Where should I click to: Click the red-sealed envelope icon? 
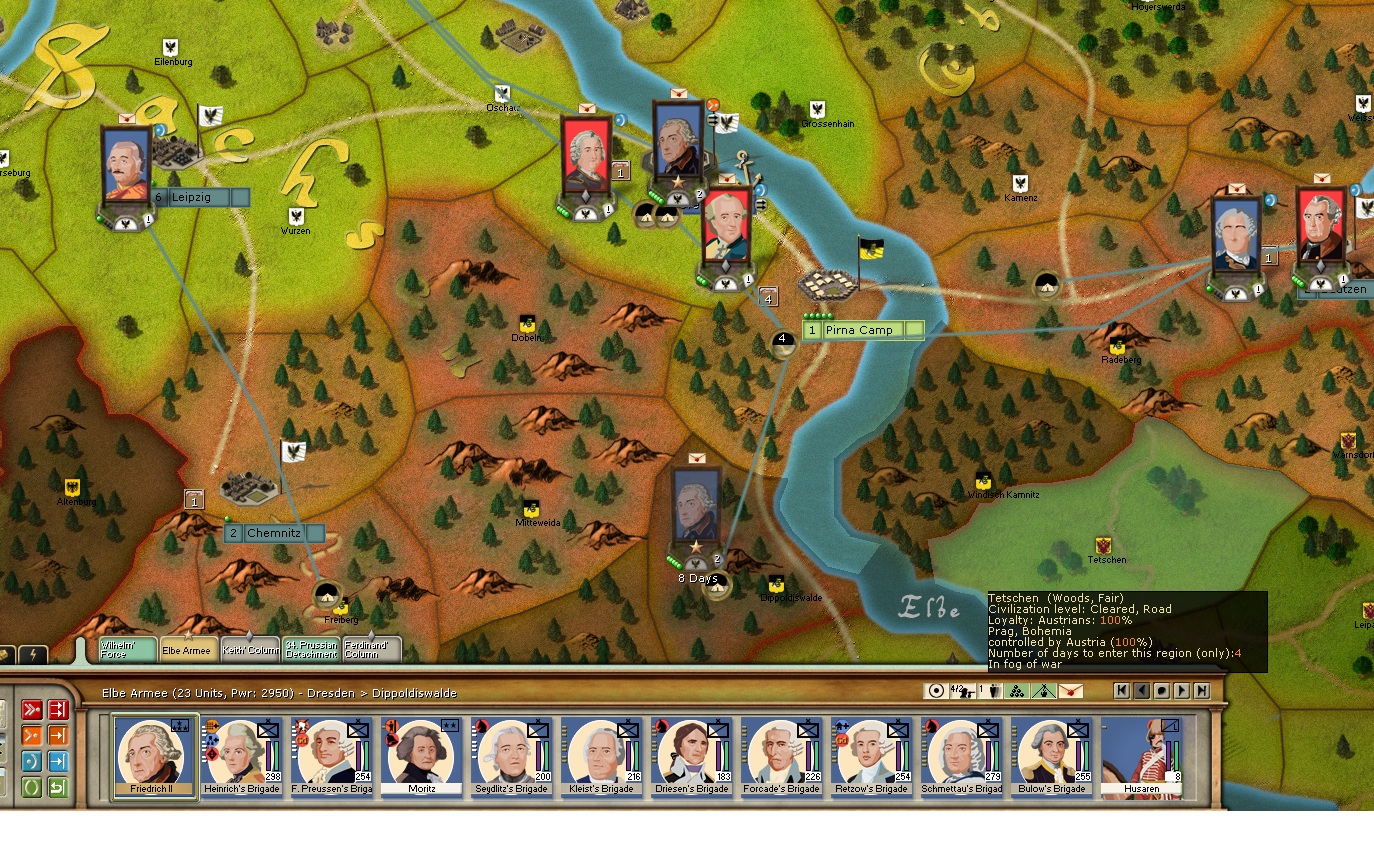[1071, 691]
